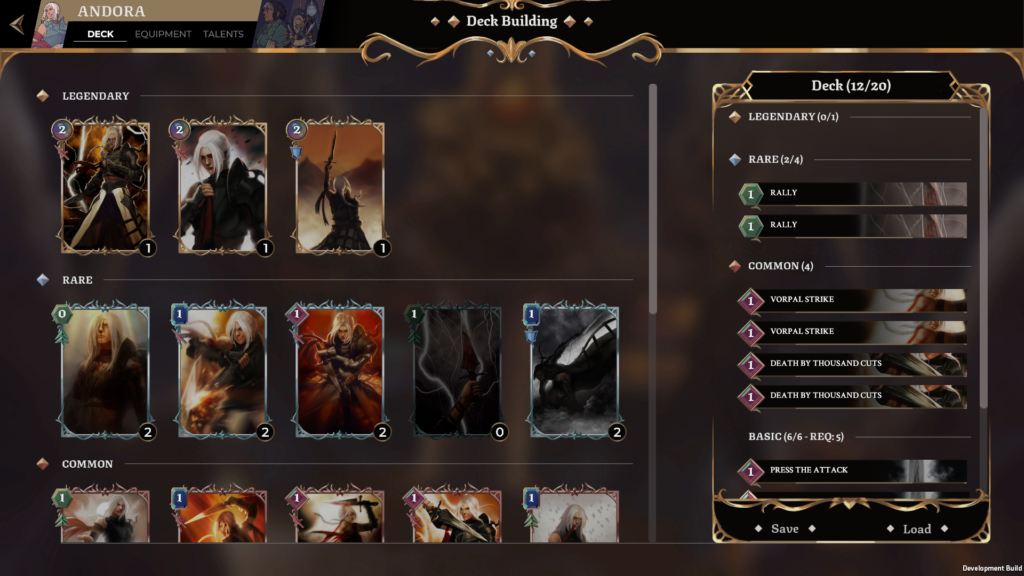Open the Talents tab

coord(223,34)
